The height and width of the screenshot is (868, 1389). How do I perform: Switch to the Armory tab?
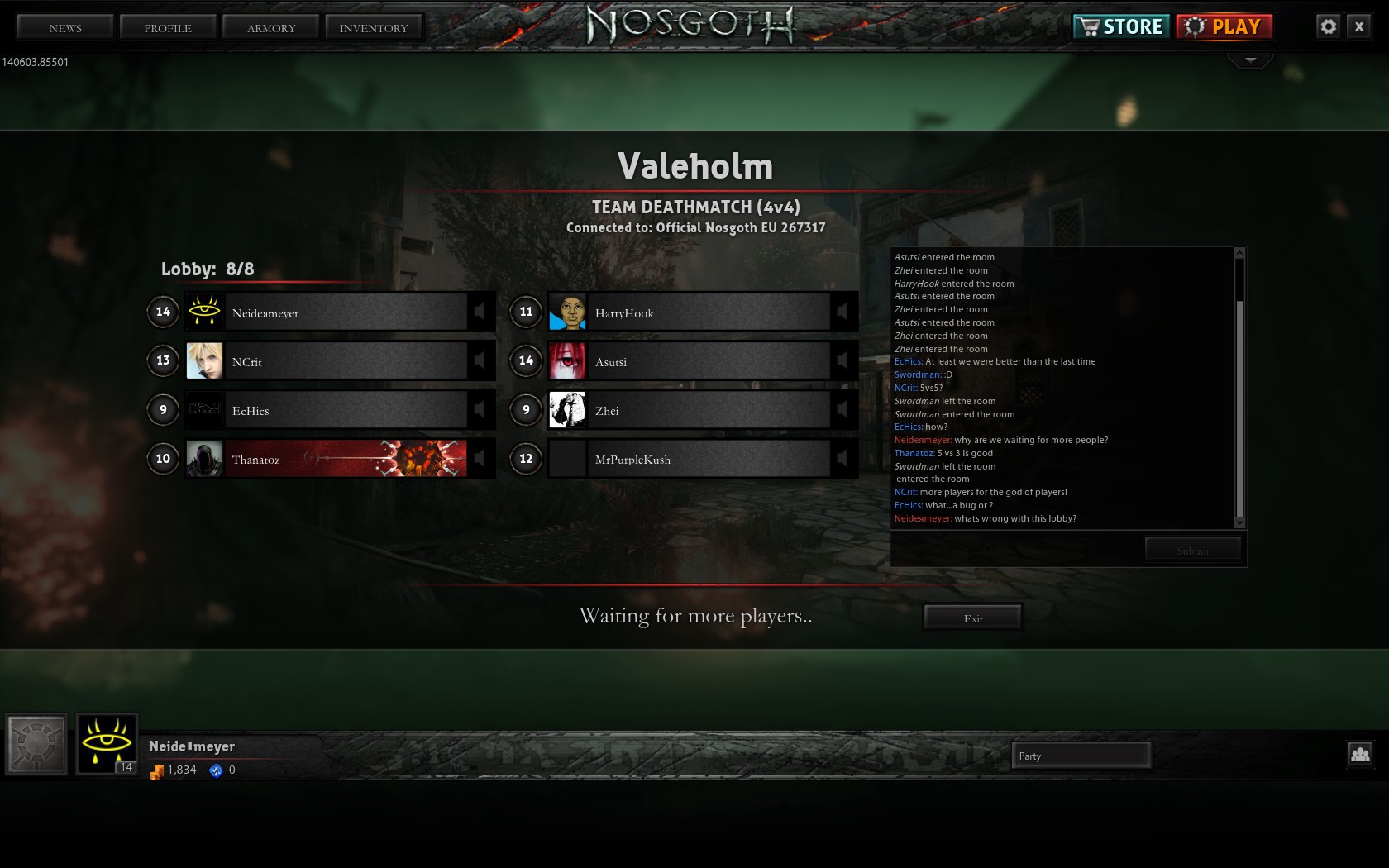tap(270, 27)
